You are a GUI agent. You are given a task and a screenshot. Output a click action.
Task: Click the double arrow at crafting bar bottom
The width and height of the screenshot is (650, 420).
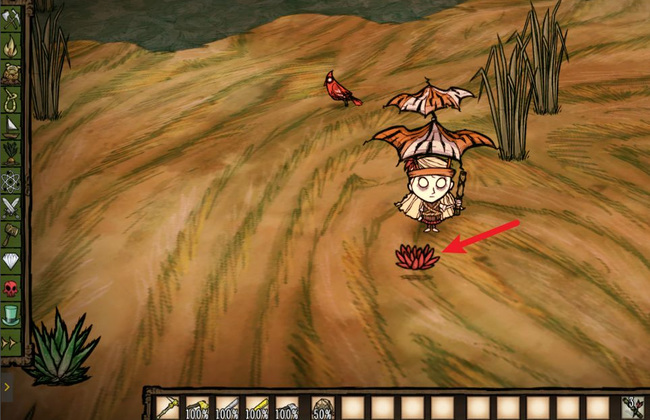point(11,342)
